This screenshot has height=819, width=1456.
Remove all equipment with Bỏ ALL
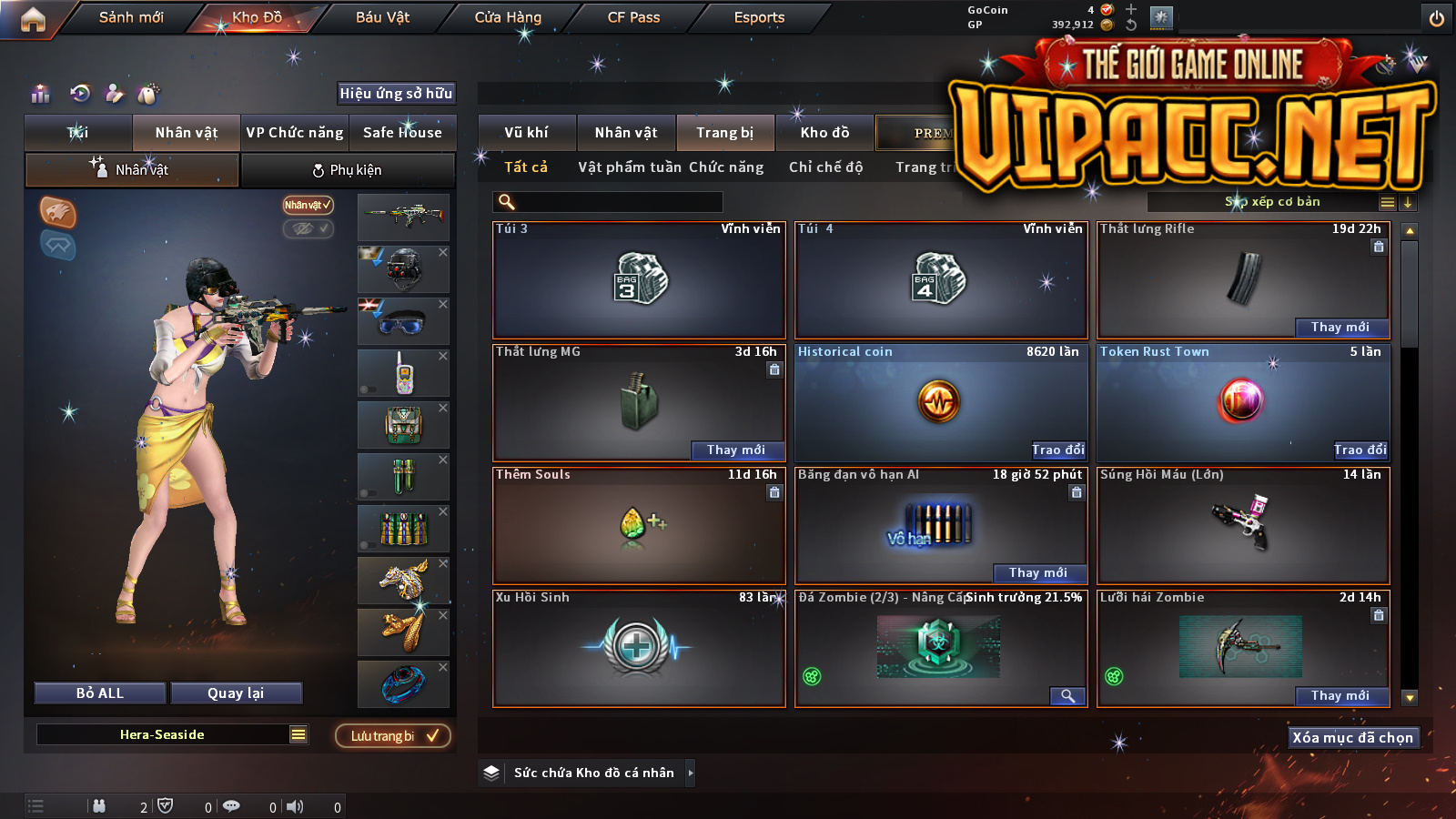click(x=100, y=693)
